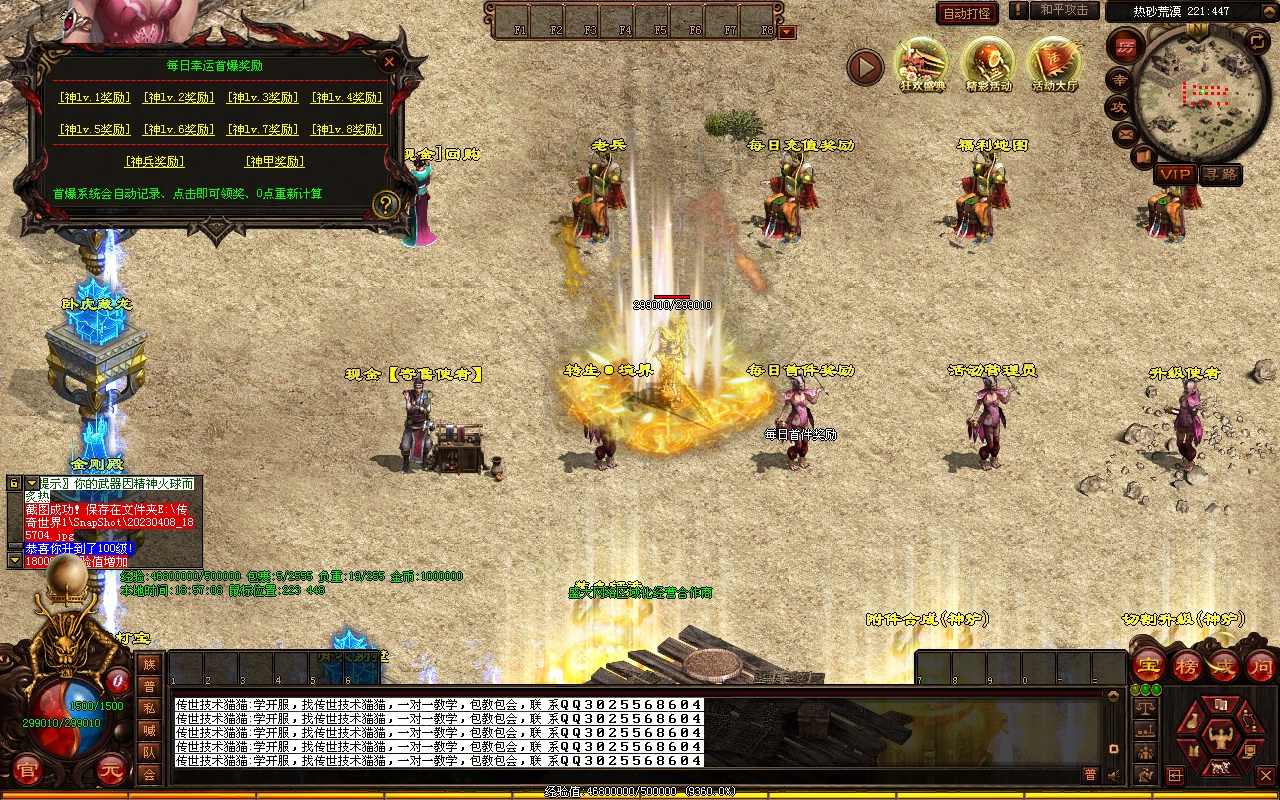
Task: Open the 狂欢盛典 carnival event icon
Action: 921,65
